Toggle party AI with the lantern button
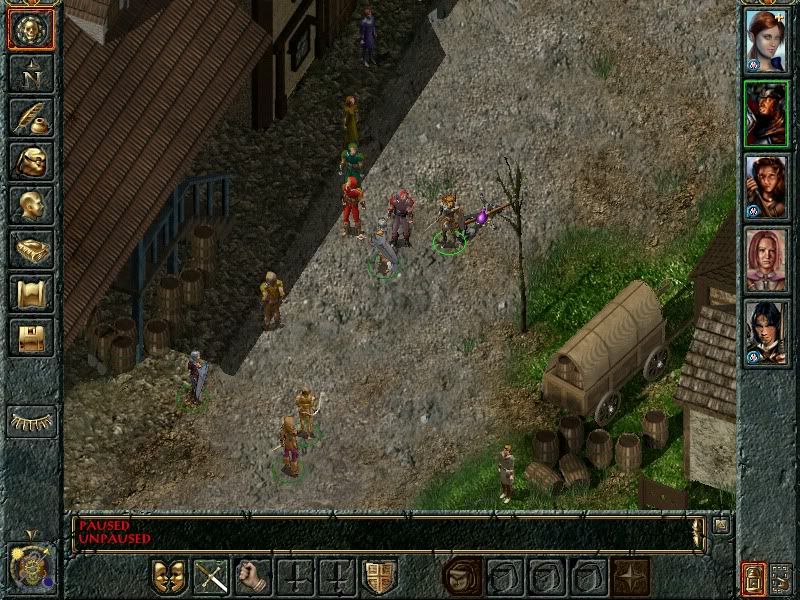The height and width of the screenshot is (600, 800). pos(752,578)
